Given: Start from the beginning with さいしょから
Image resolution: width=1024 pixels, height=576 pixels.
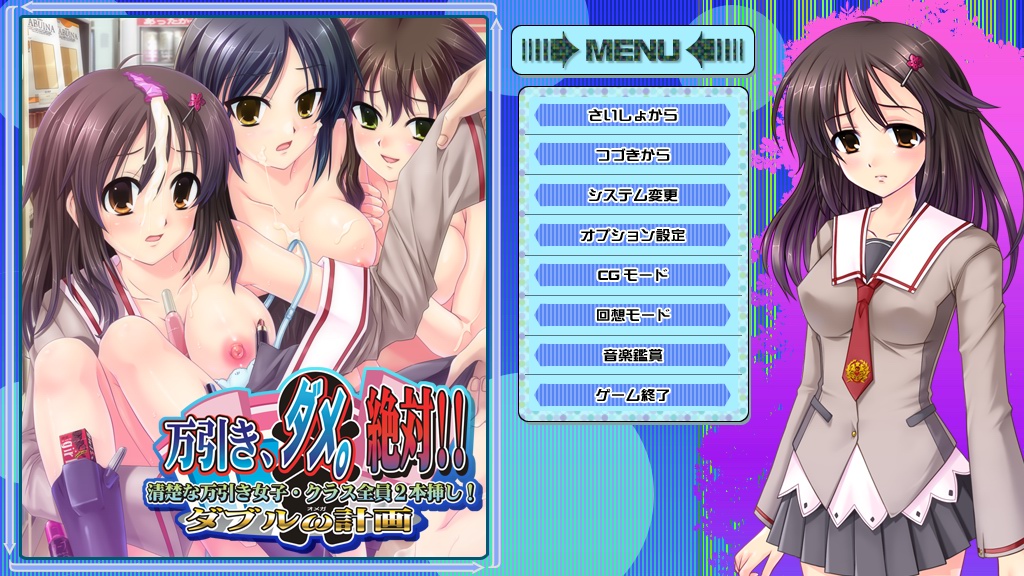Looking at the screenshot, I should tap(632, 115).
